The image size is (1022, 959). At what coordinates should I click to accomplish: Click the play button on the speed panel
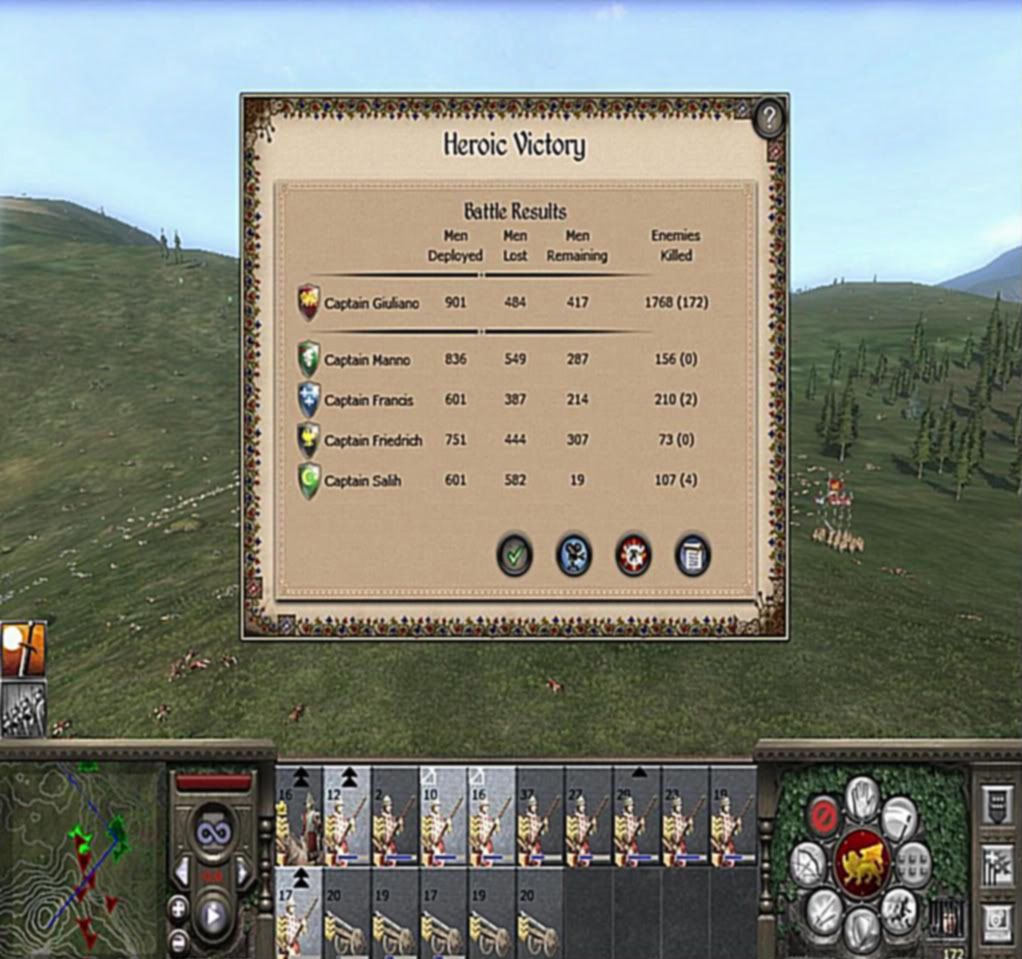click(x=213, y=913)
